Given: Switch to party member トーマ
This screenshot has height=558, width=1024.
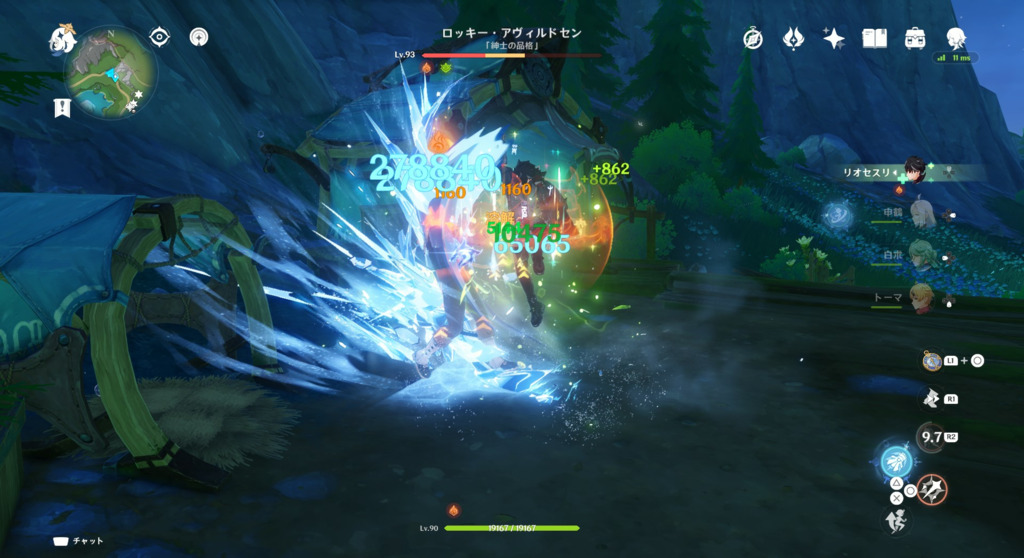Looking at the screenshot, I should click(921, 296).
